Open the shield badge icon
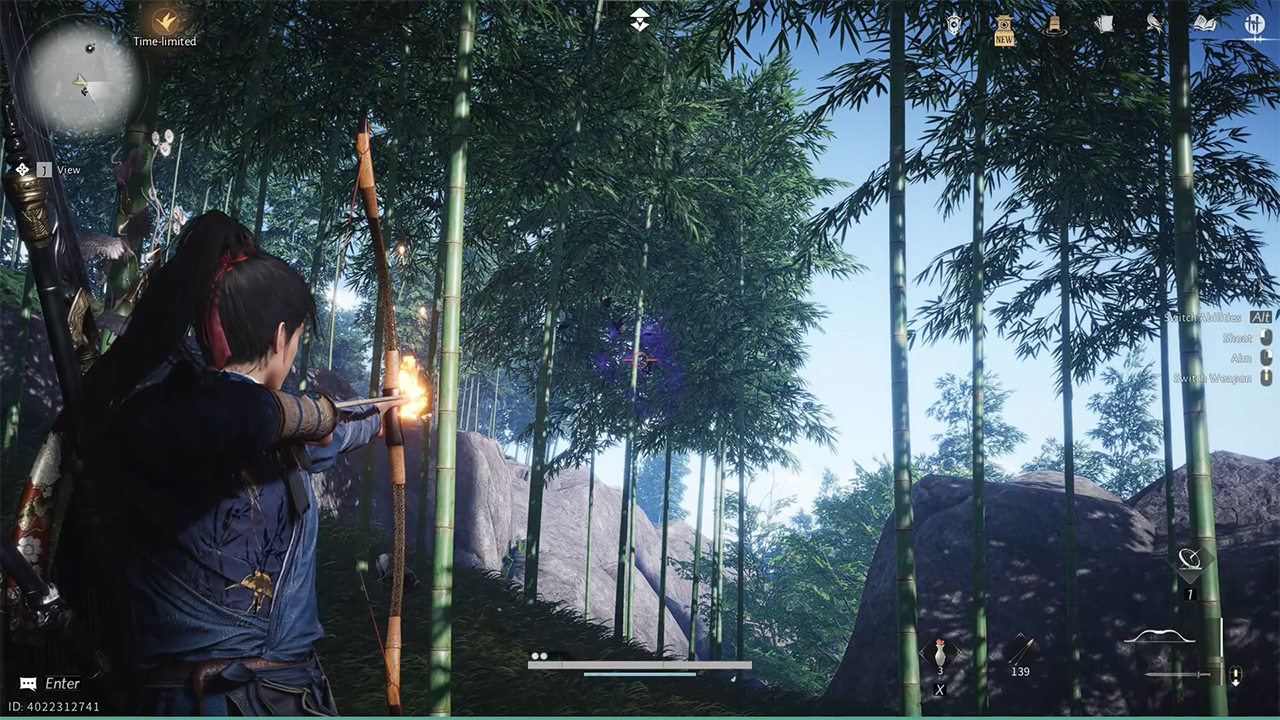This screenshot has width=1280, height=720. 954,25
